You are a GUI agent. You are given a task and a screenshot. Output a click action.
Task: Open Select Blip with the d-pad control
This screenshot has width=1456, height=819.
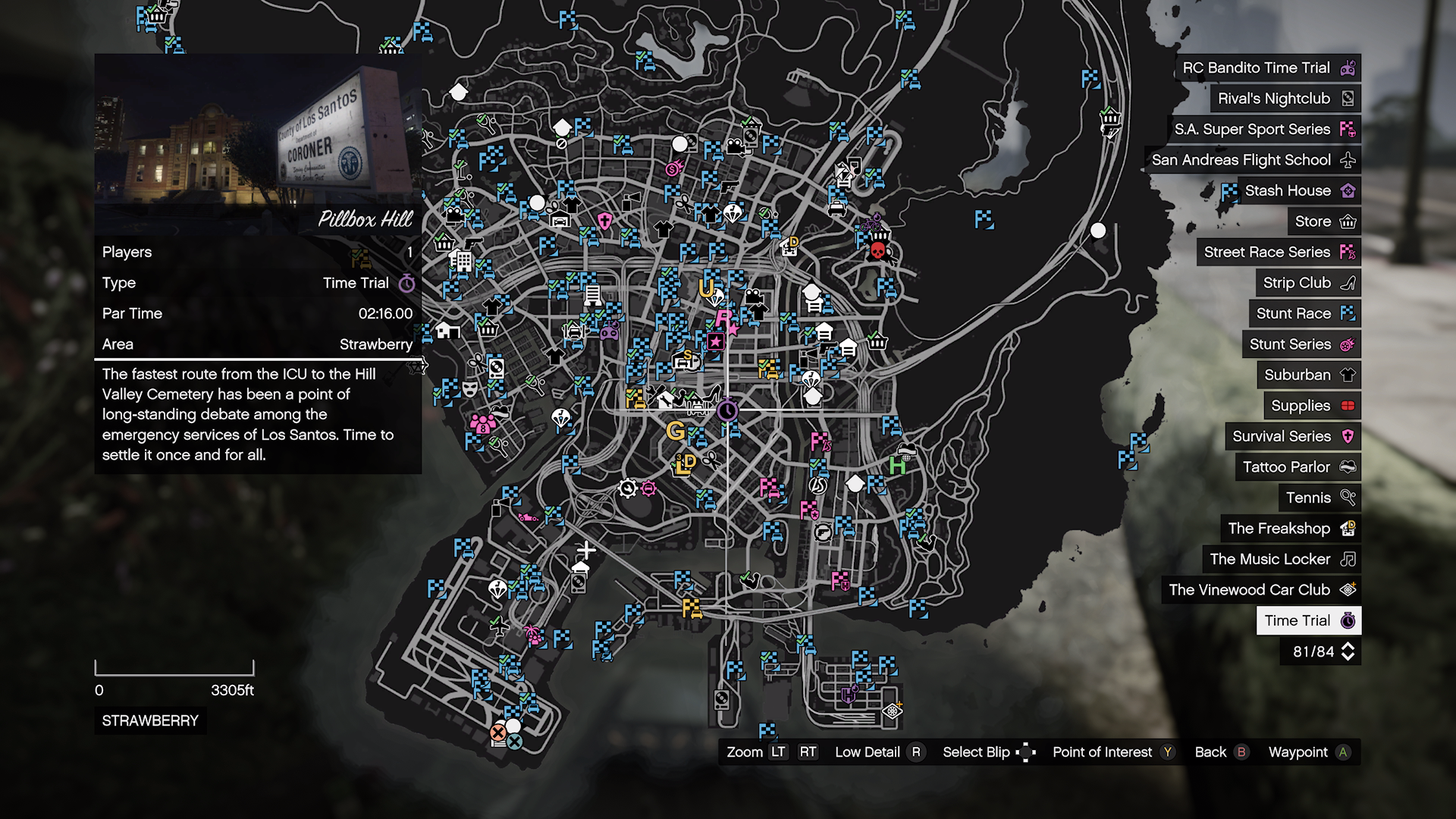tap(1025, 752)
